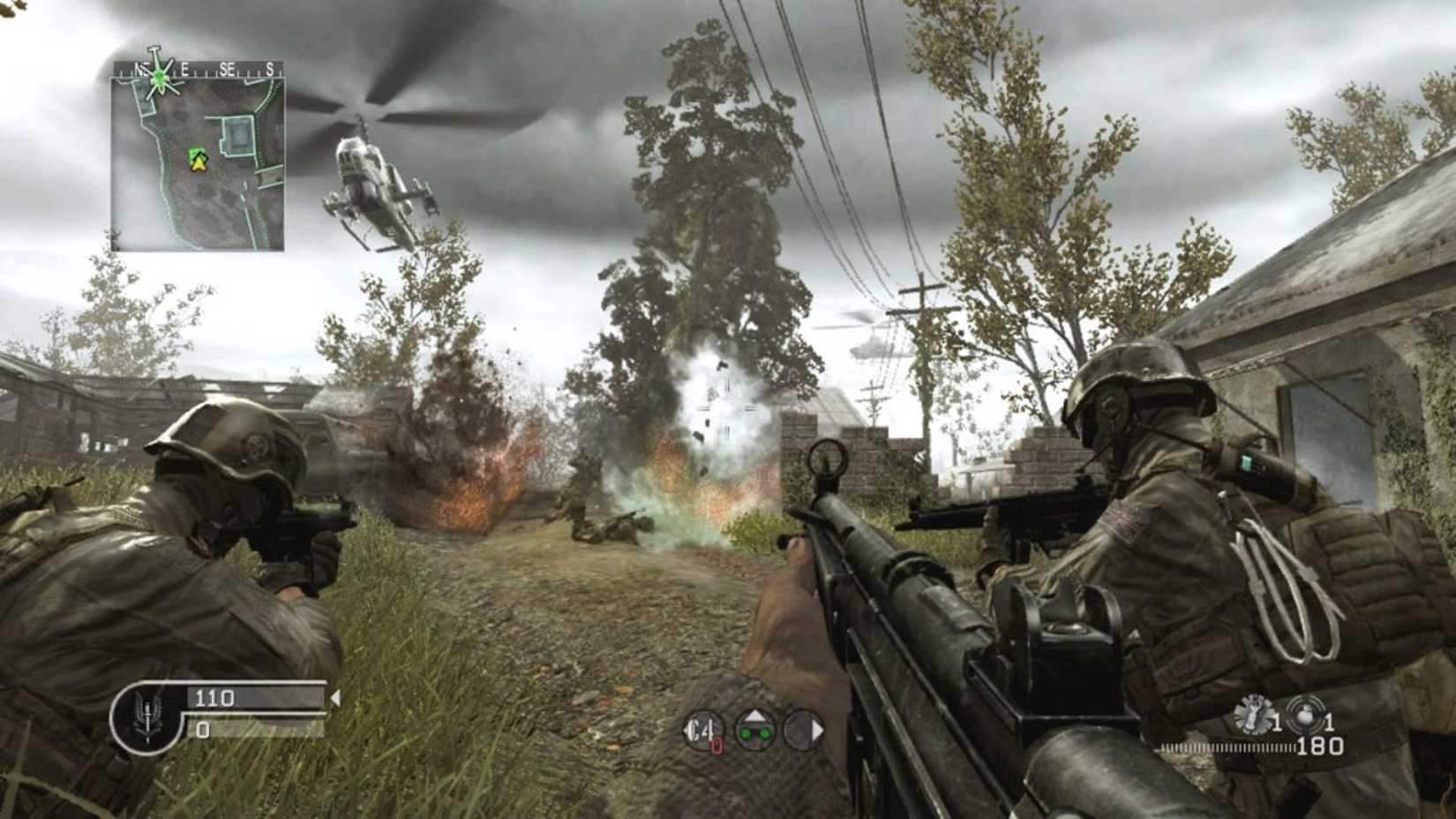
Task: Click the yellow player arrow on the minimap
Action: tap(198, 163)
